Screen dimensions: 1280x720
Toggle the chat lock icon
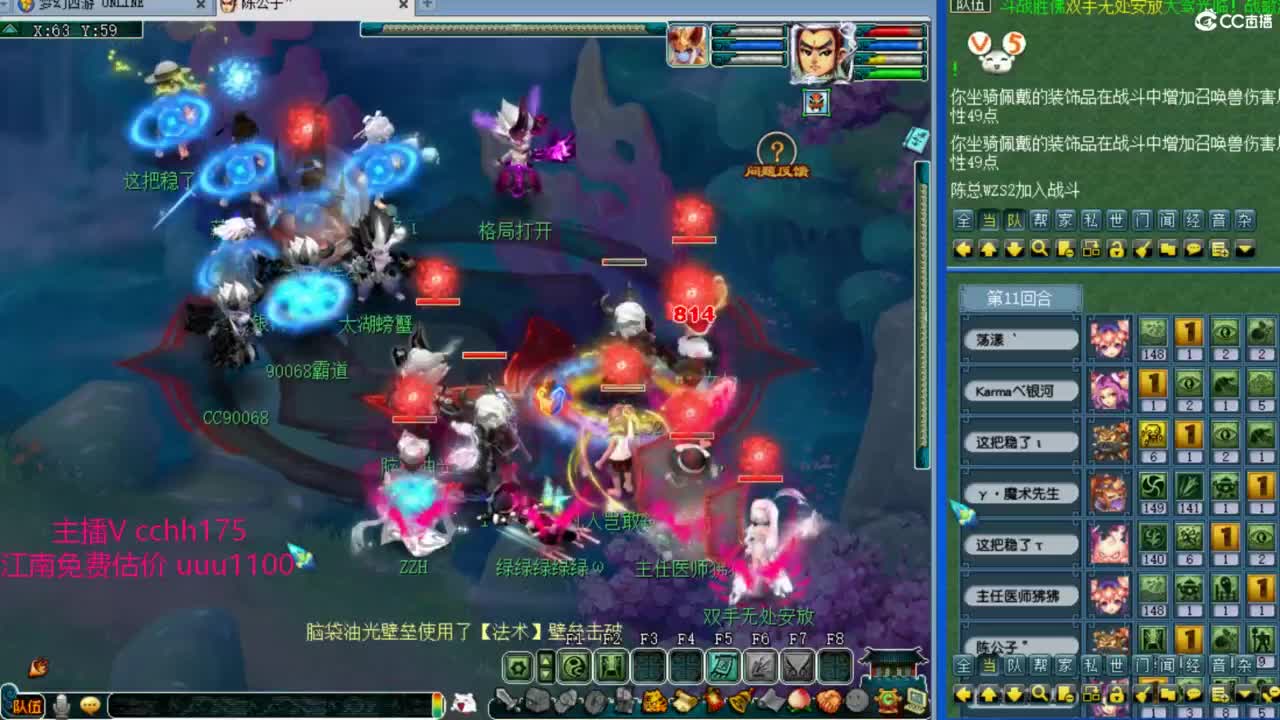click(x=1116, y=249)
